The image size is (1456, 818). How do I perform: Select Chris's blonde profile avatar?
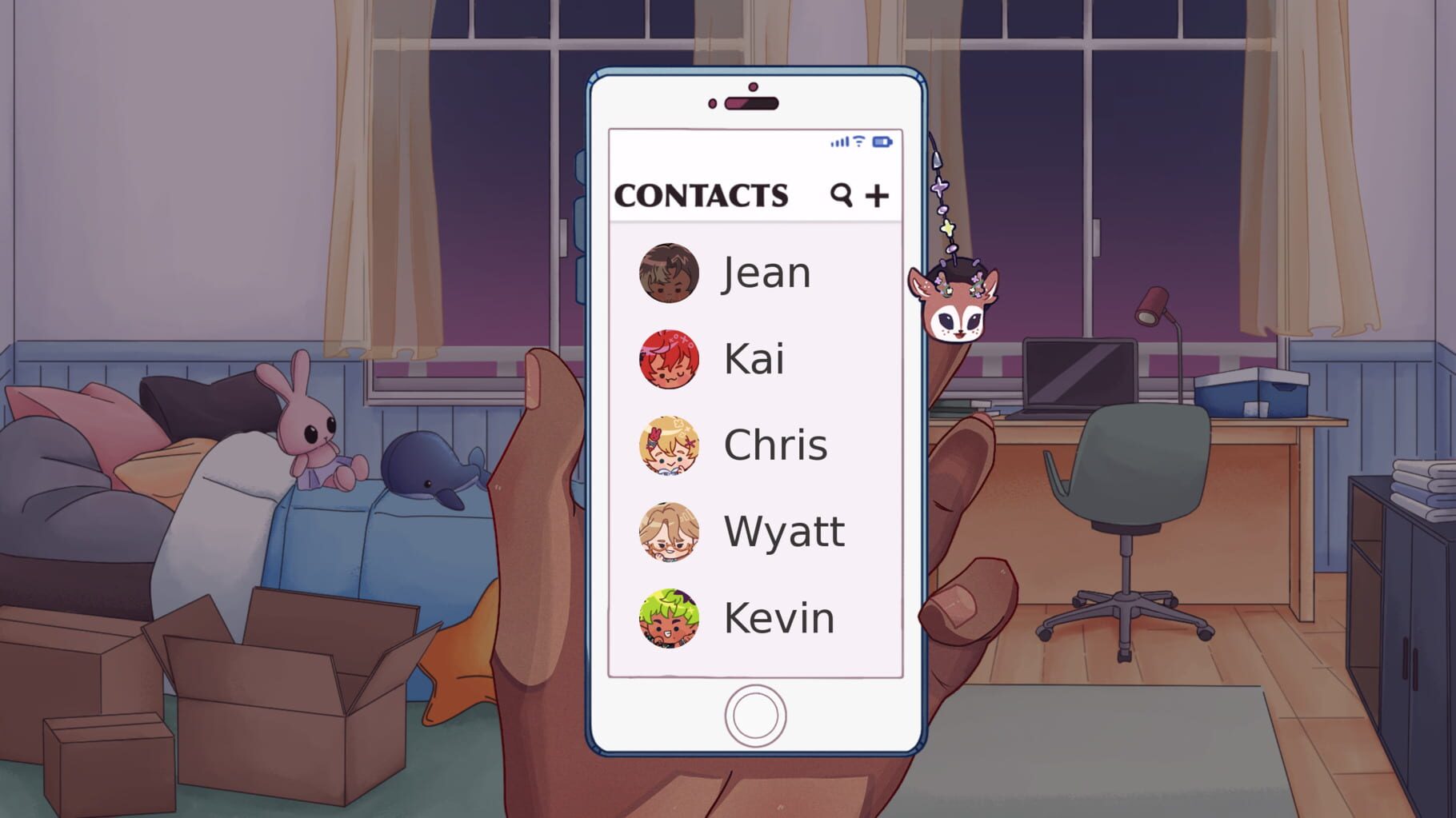(x=670, y=446)
